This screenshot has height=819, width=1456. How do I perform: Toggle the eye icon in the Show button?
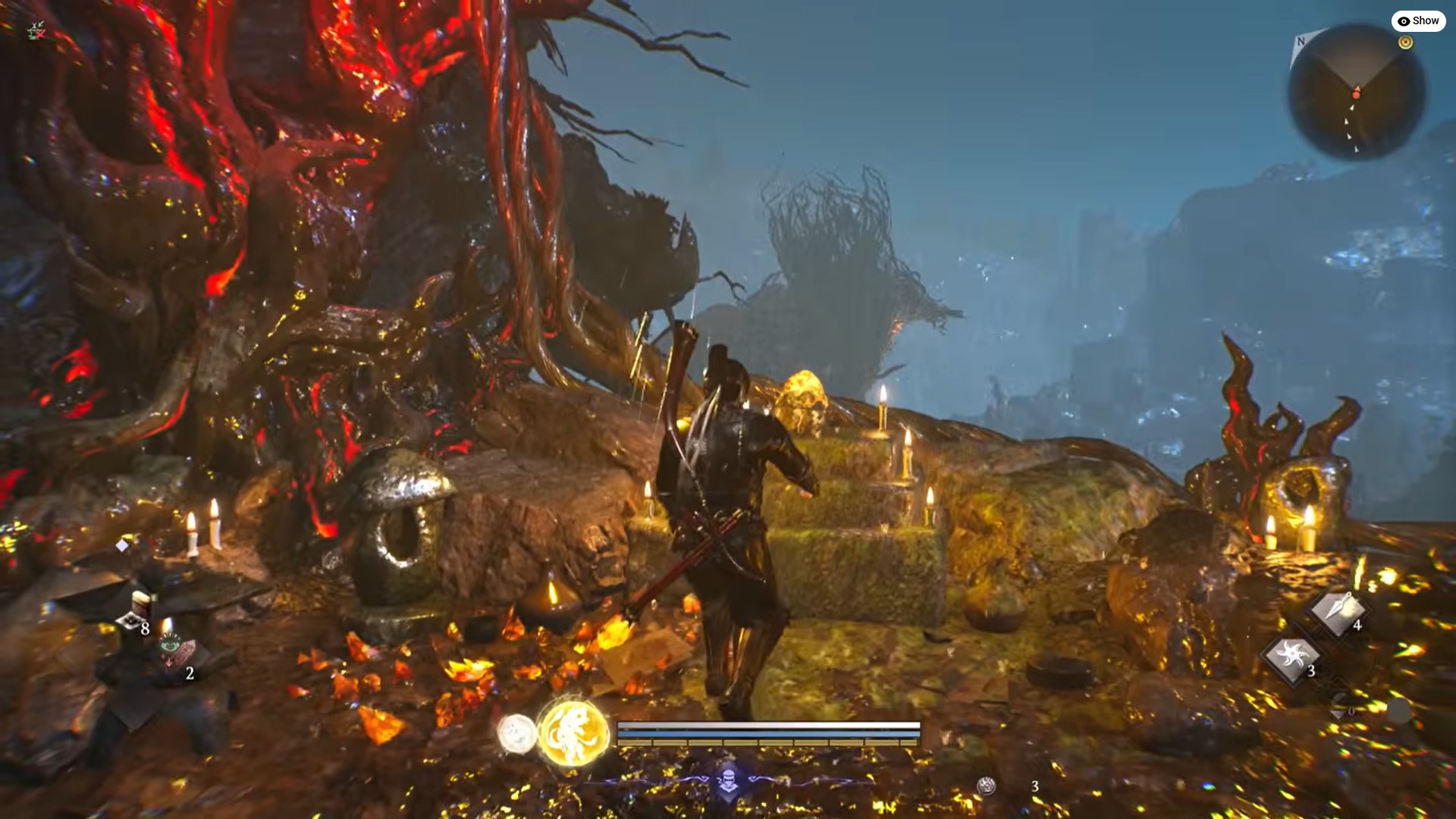click(1403, 21)
